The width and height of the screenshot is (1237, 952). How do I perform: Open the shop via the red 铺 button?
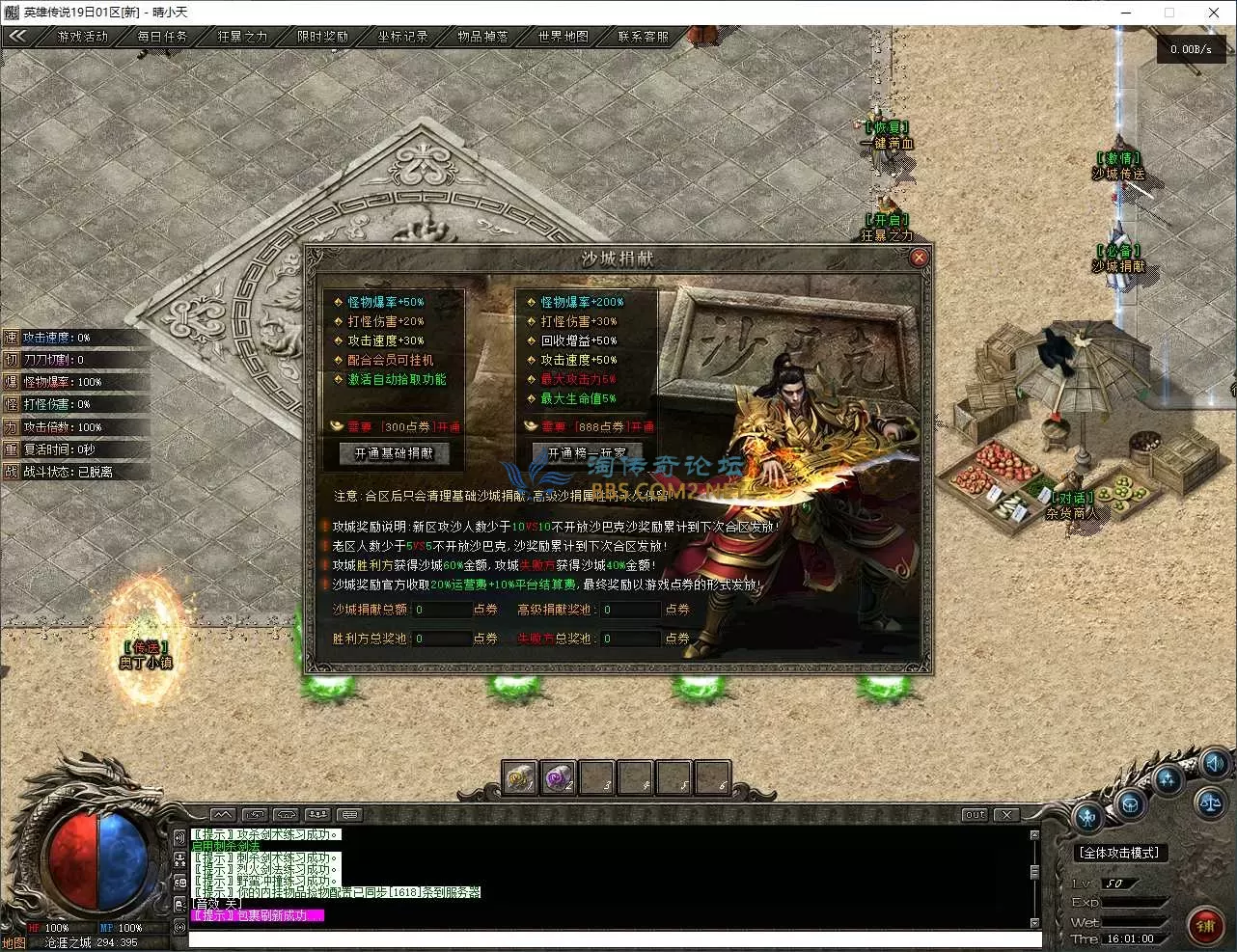click(x=1206, y=927)
